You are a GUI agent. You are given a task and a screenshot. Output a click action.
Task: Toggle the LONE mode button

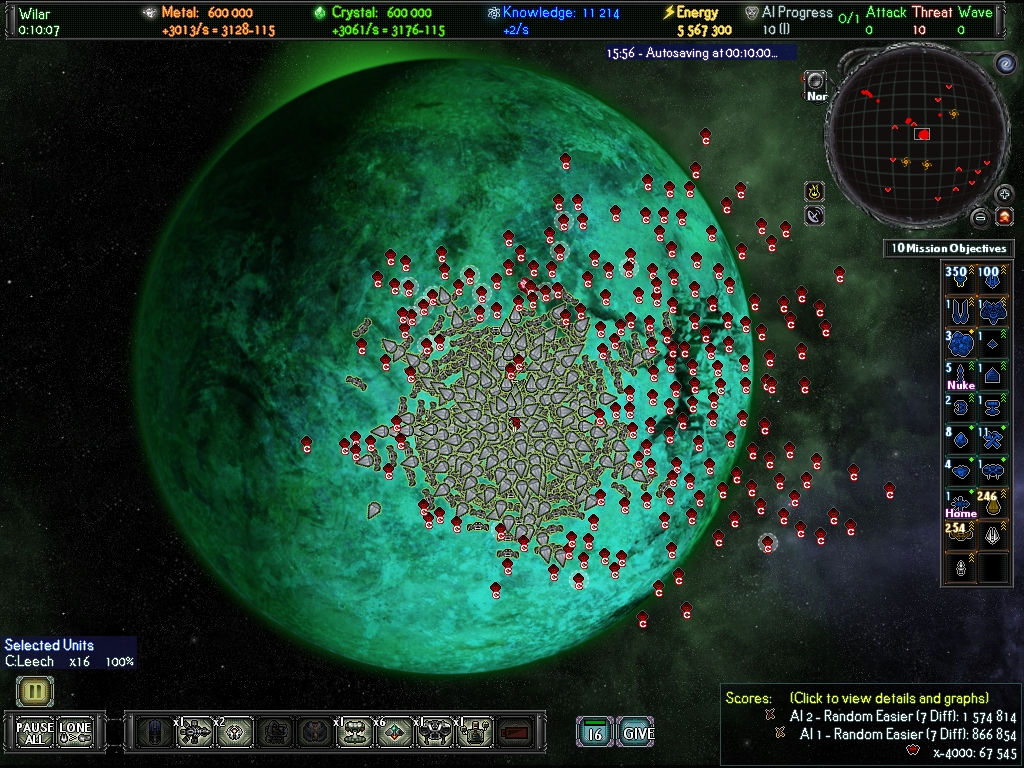(x=76, y=732)
